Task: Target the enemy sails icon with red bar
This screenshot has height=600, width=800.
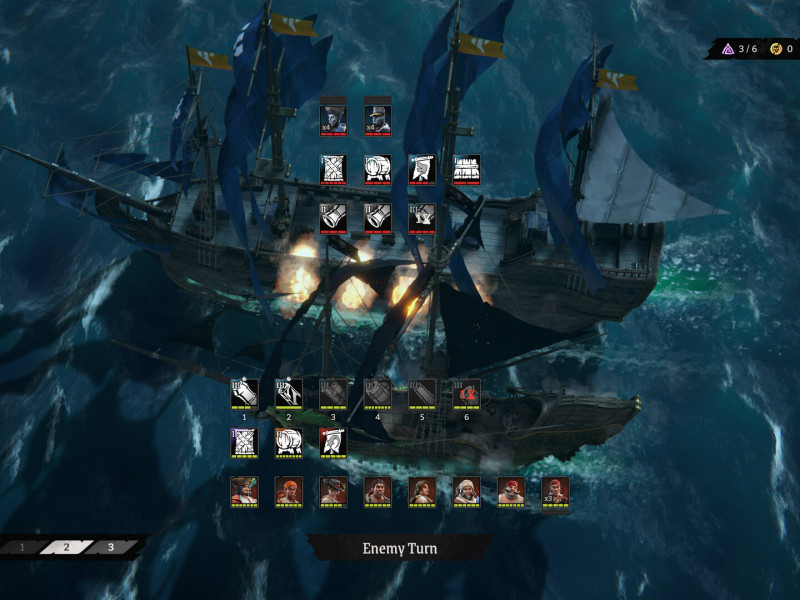Action: (x=333, y=169)
